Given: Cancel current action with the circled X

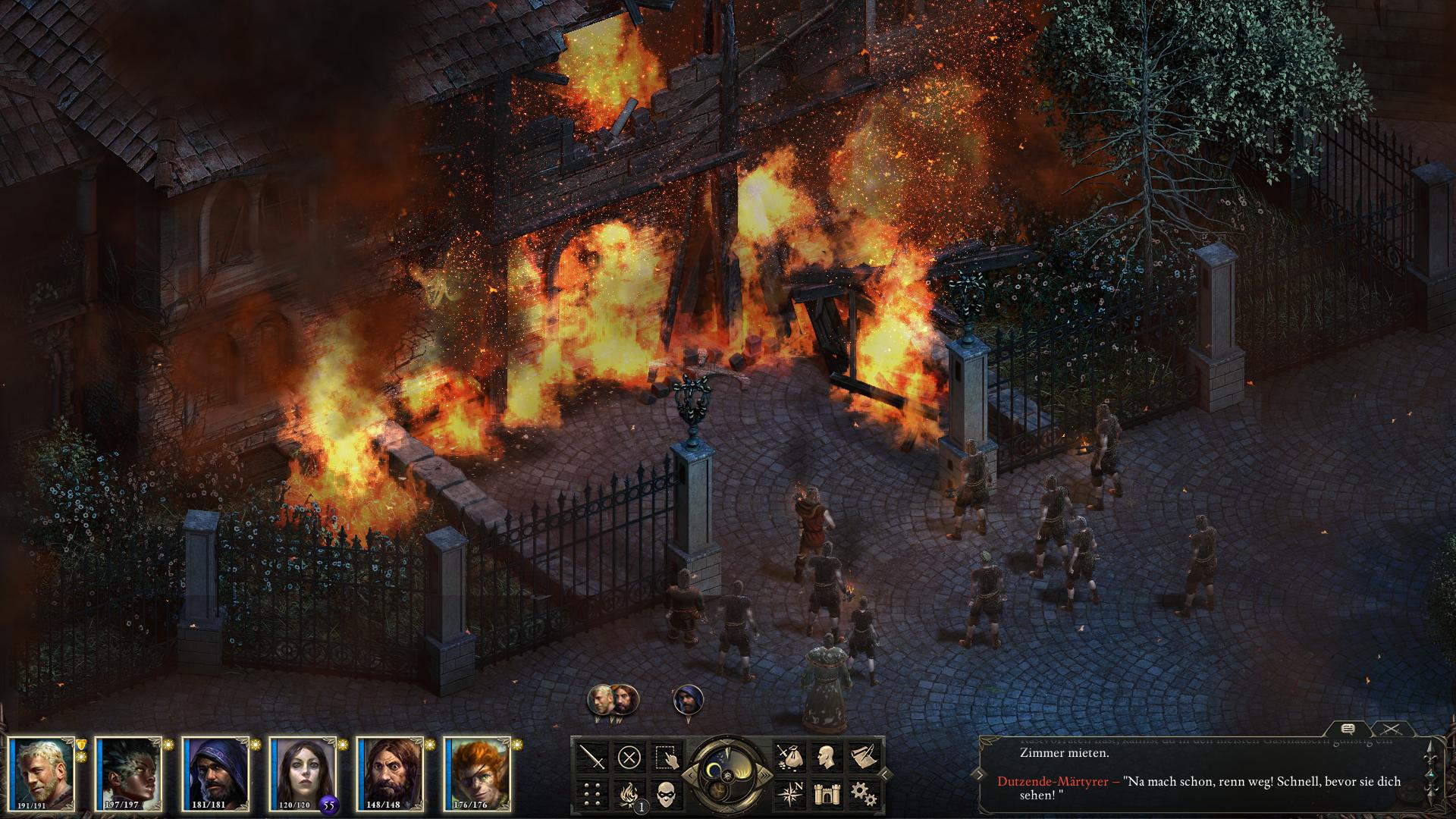Looking at the screenshot, I should (x=629, y=756).
